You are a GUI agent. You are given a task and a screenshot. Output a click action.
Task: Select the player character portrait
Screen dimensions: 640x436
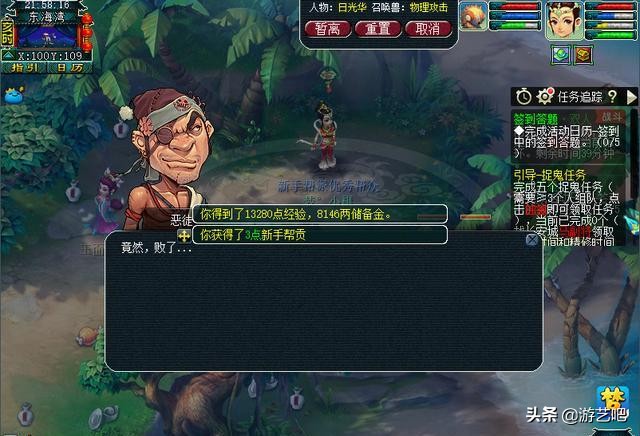563,20
